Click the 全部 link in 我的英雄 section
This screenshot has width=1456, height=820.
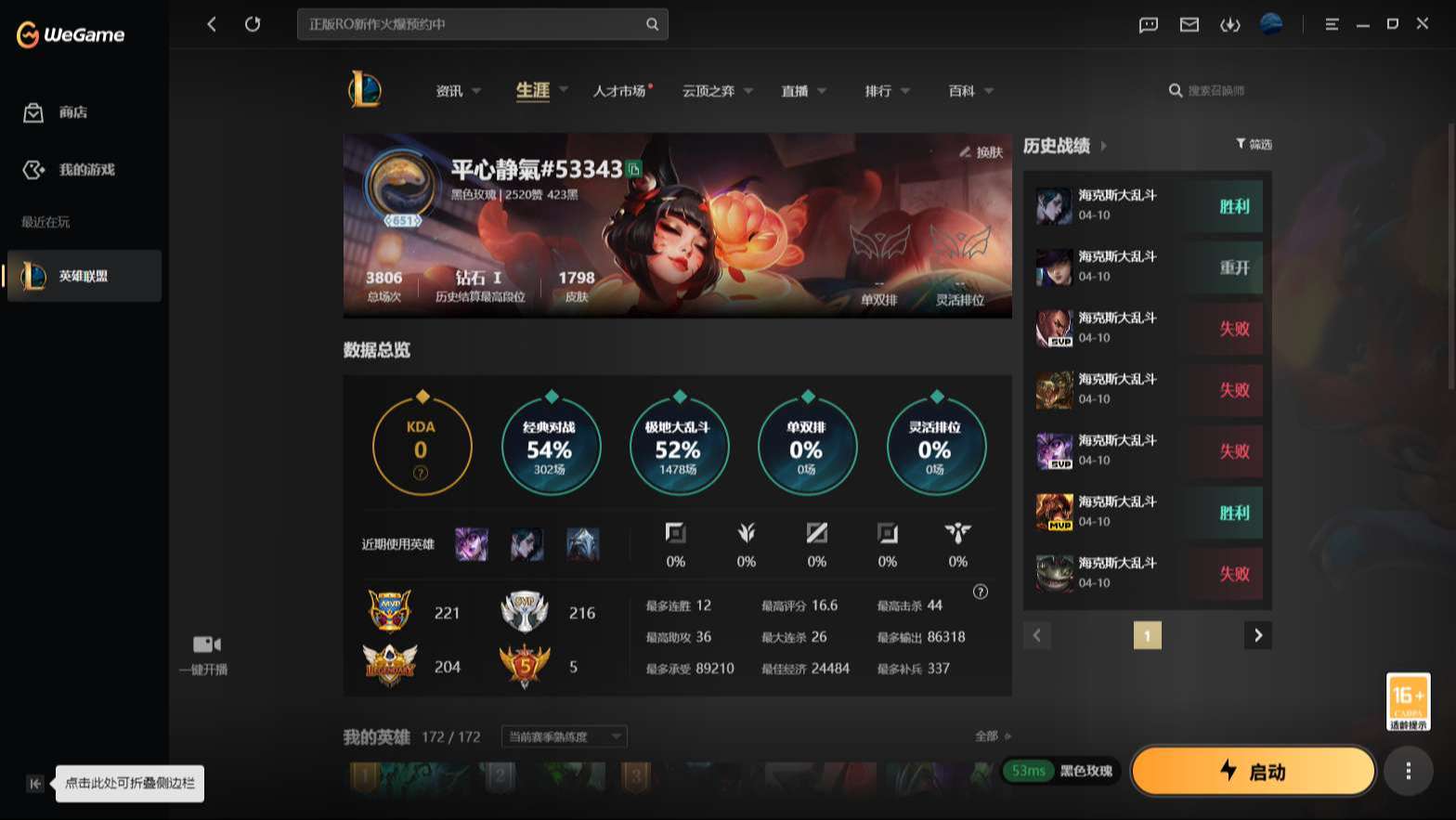987,735
